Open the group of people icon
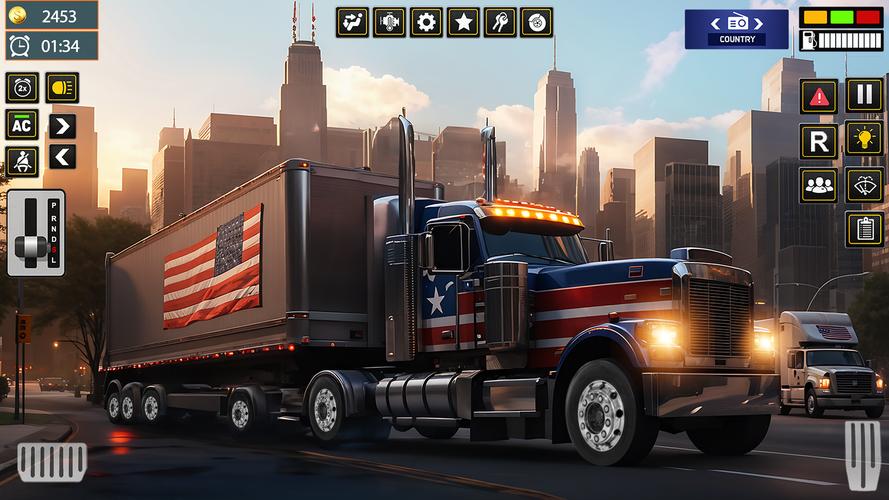 (819, 185)
